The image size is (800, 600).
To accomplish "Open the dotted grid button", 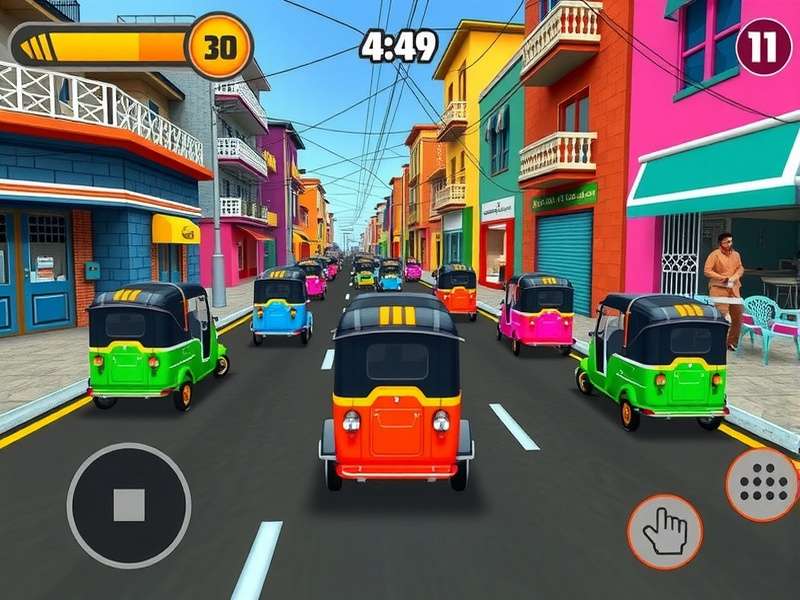I will pos(763,486).
